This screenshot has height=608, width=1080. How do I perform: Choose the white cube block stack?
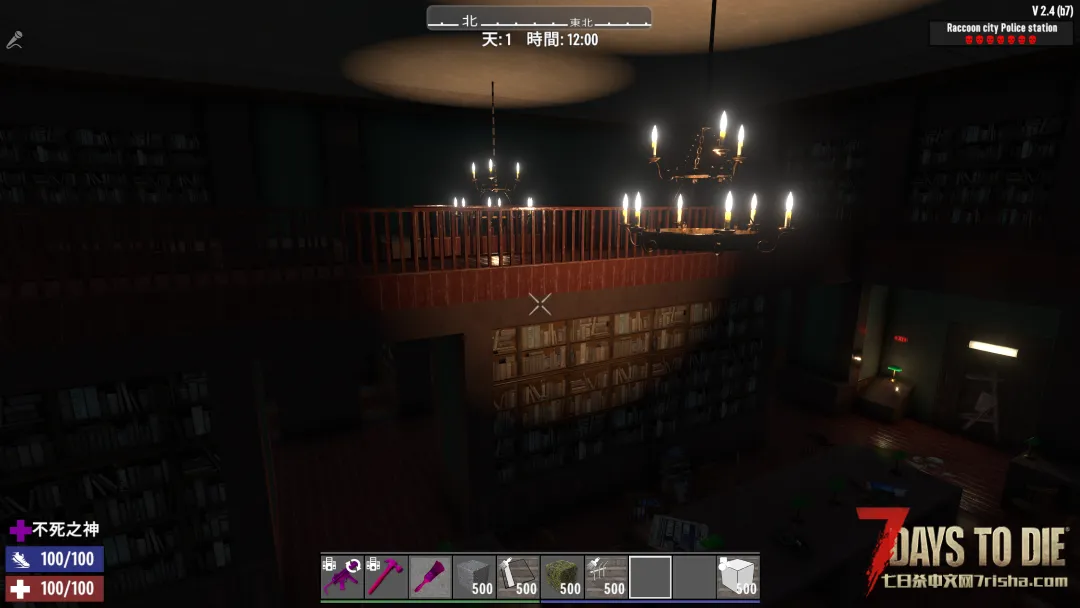pyautogui.click(x=738, y=577)
